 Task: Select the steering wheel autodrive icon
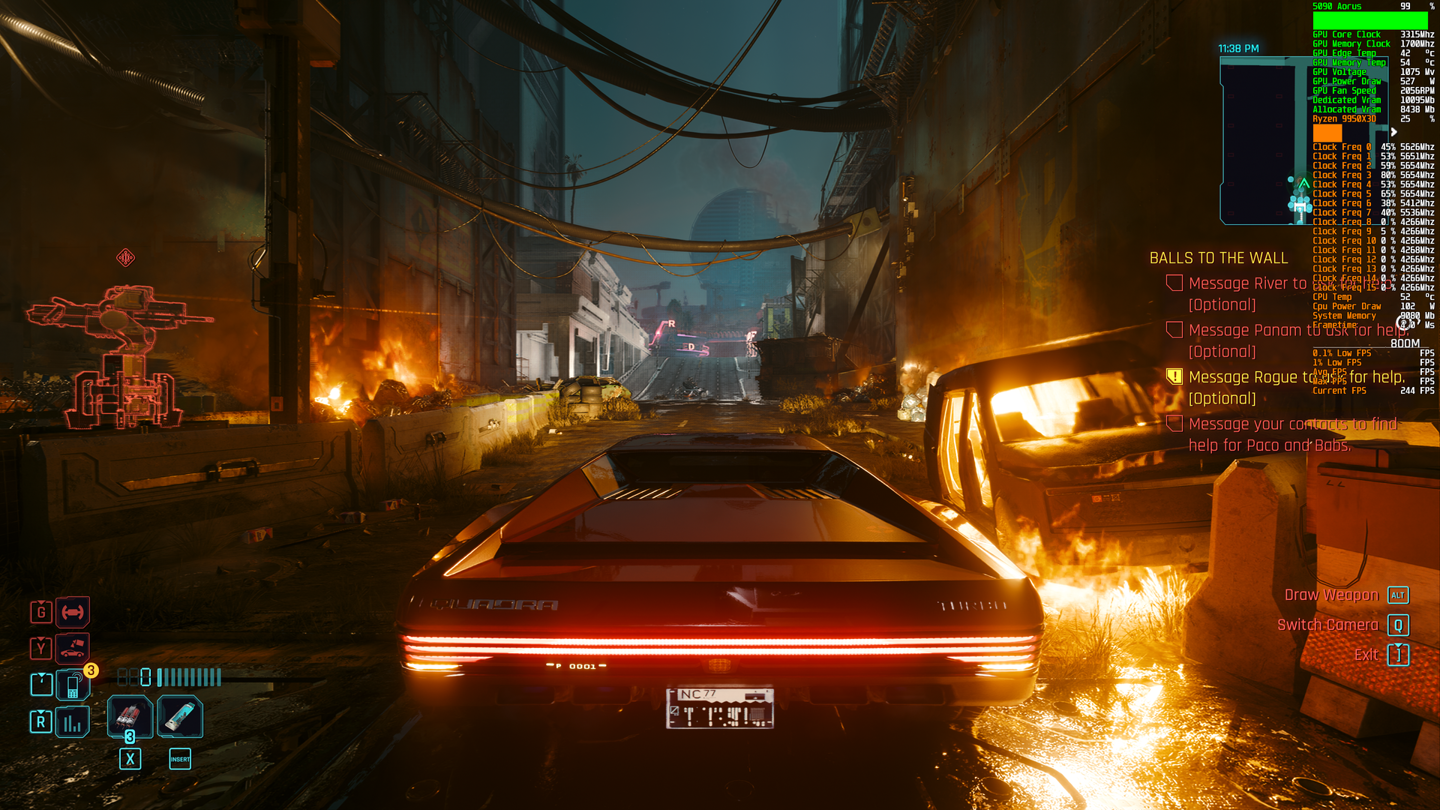72,611
